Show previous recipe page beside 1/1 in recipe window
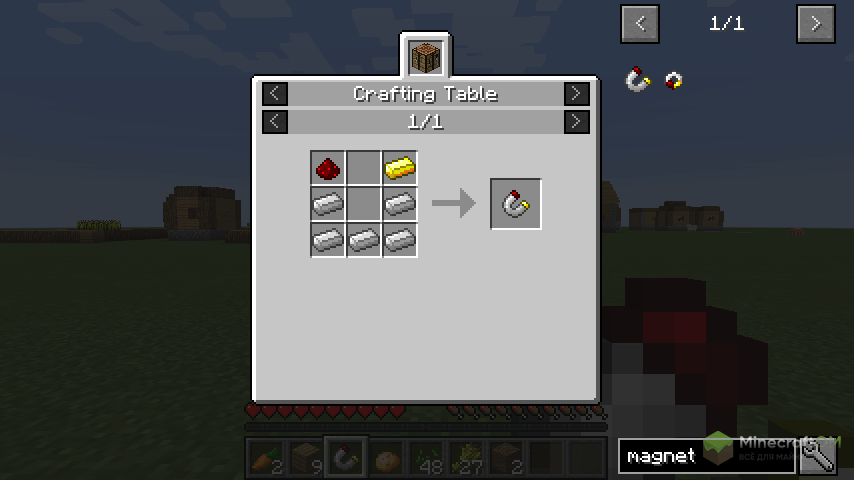 (x=275, y=122)
